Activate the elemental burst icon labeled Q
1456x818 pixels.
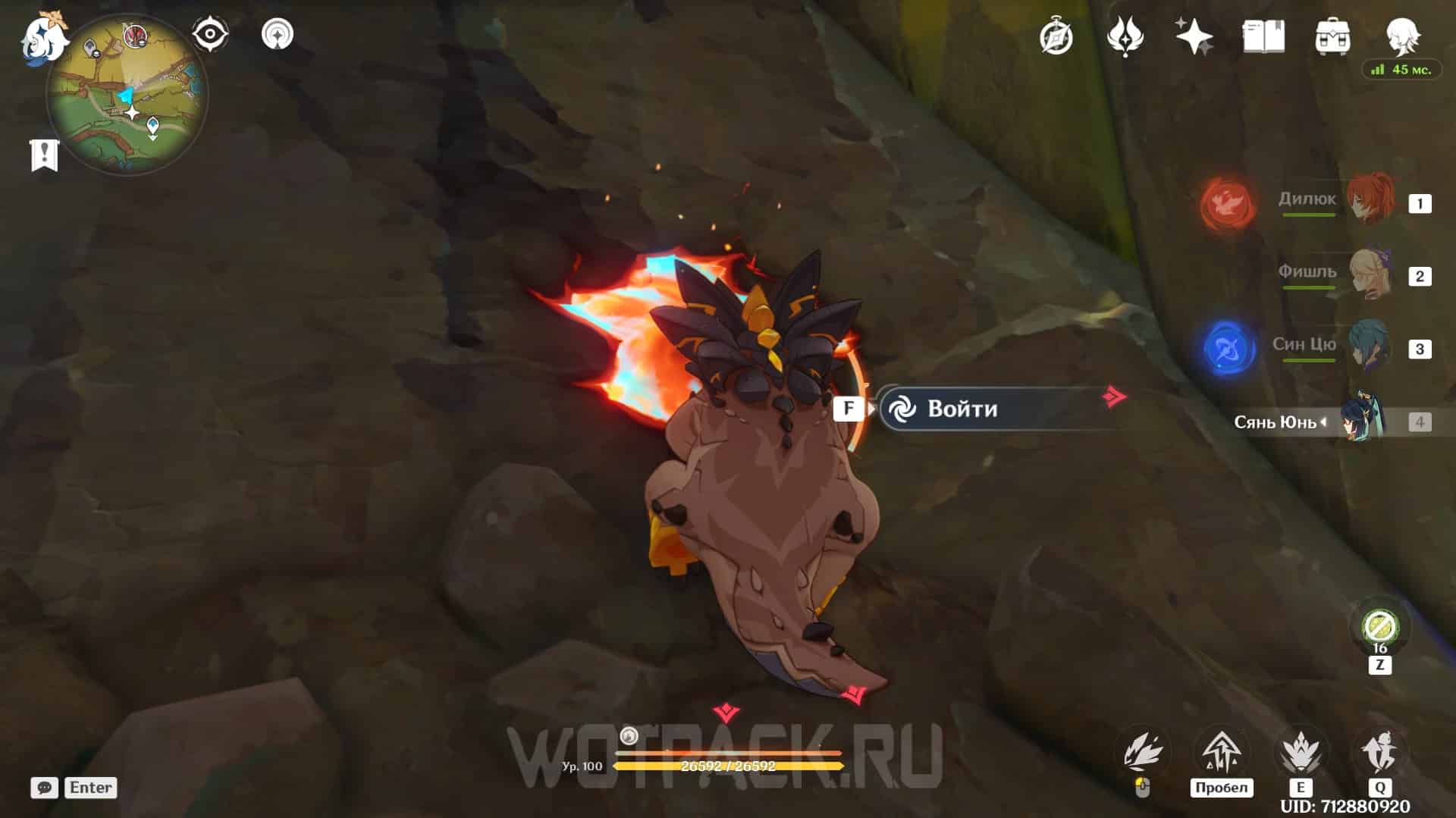click(x=1380, y=753)
